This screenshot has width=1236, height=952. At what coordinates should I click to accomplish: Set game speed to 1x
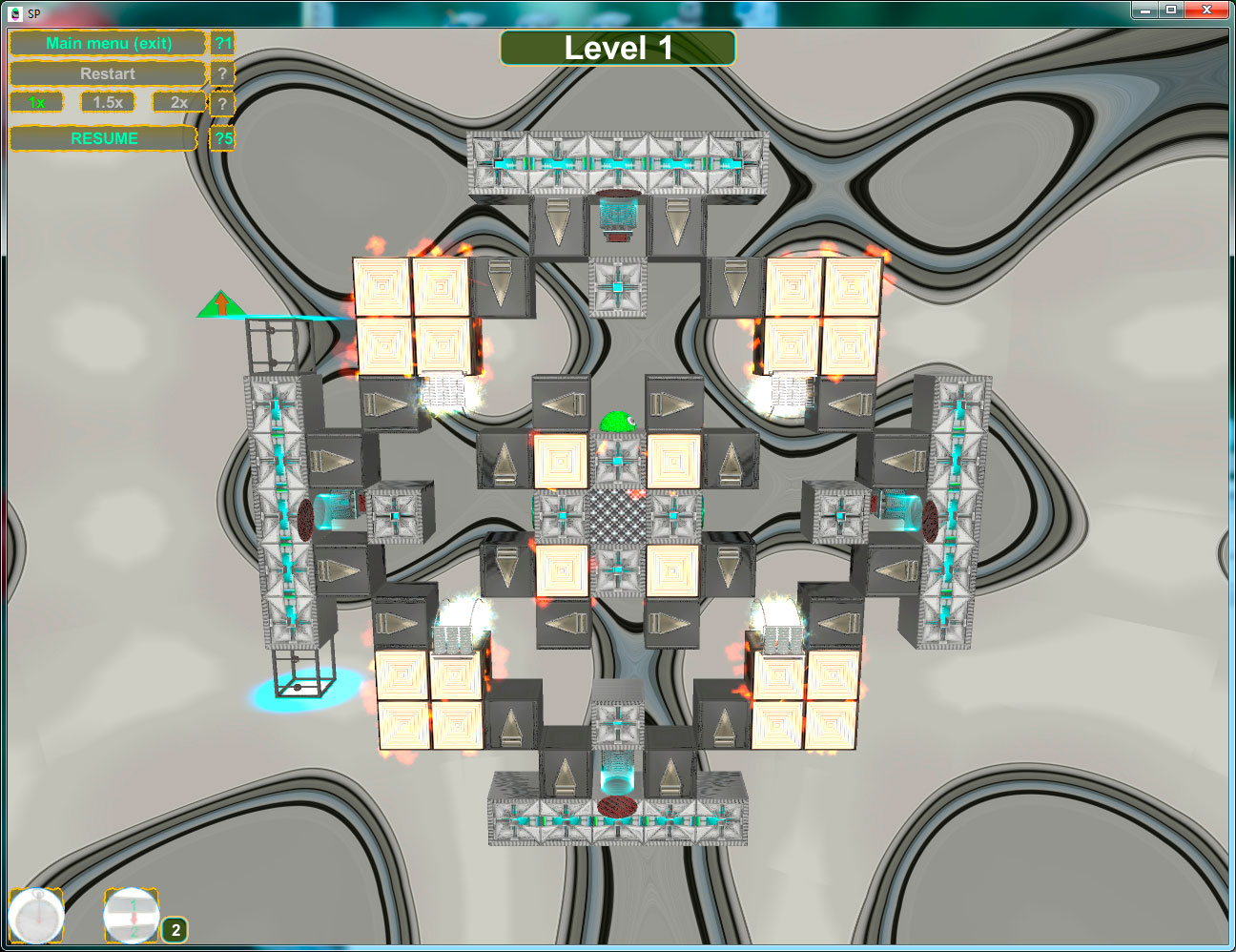tap(37, 102)
